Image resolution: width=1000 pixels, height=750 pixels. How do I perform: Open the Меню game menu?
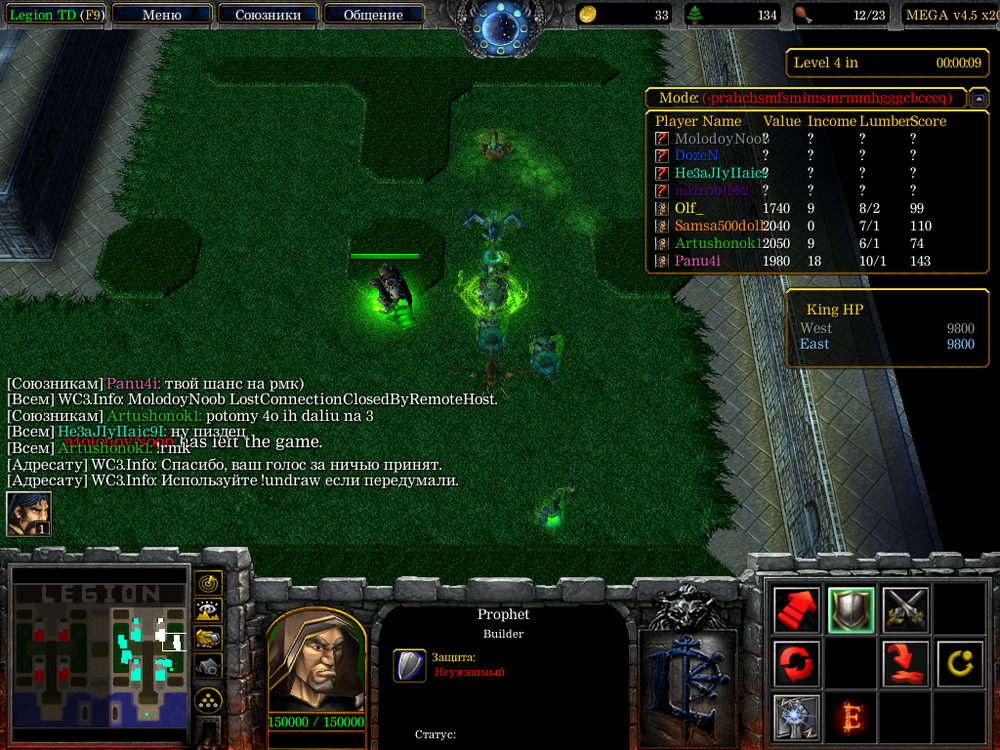(162, 15)
